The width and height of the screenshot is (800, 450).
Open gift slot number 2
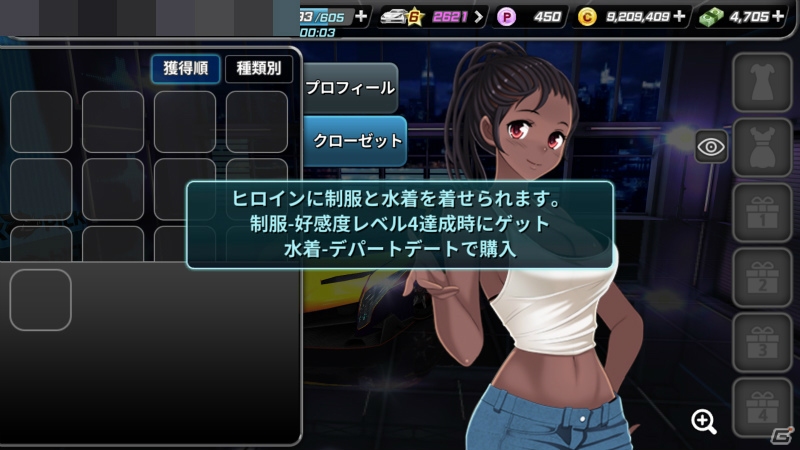(762, 277)
